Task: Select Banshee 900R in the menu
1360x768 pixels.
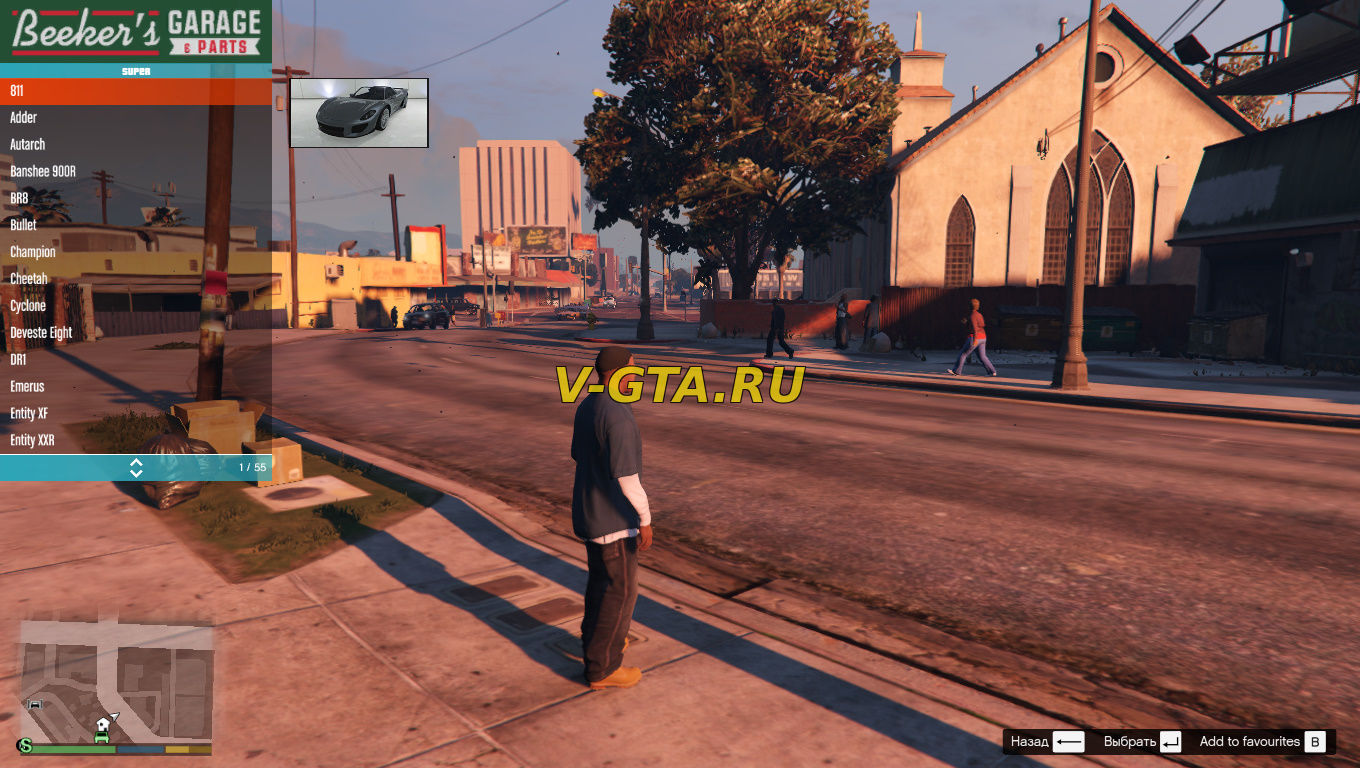Action: 135,172
